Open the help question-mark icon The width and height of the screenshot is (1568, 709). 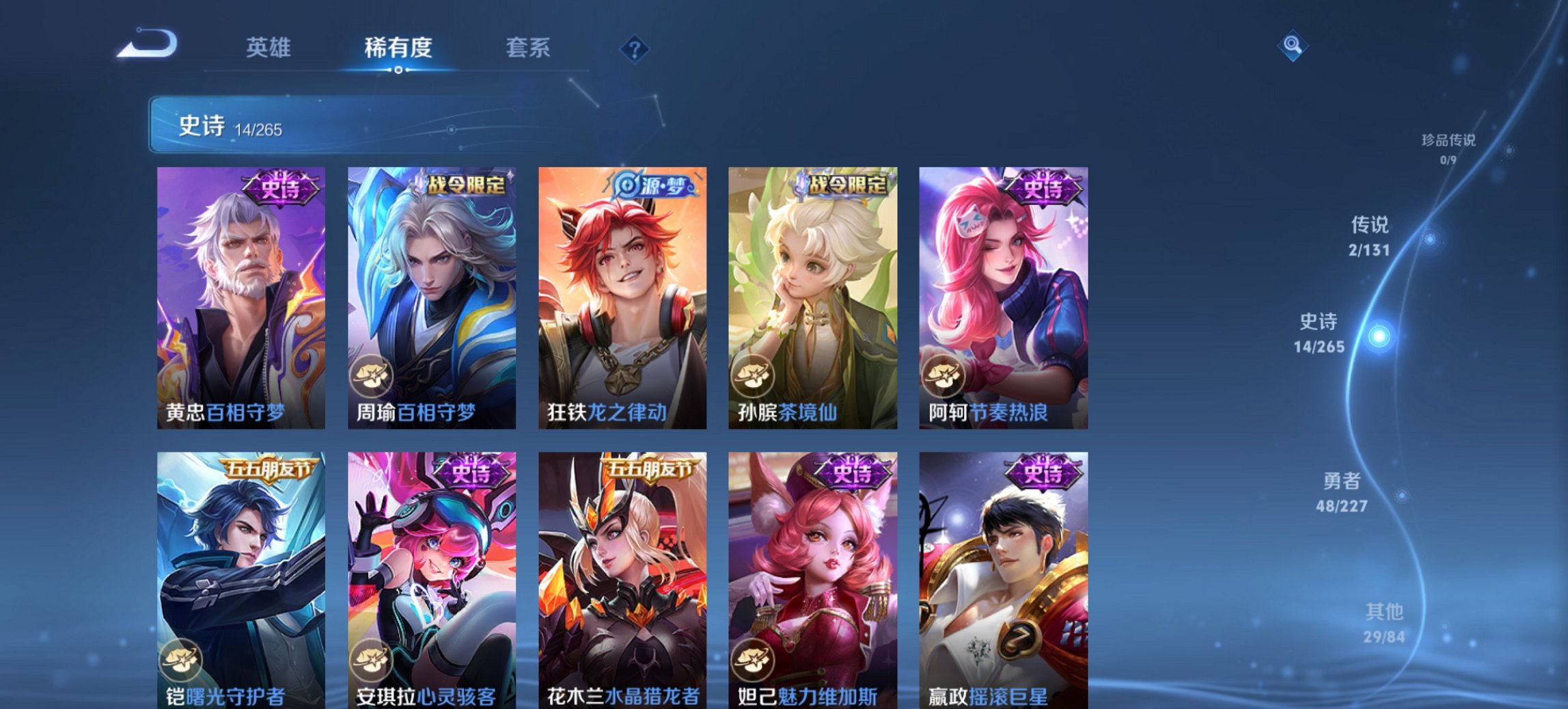(x=634, y=48)
